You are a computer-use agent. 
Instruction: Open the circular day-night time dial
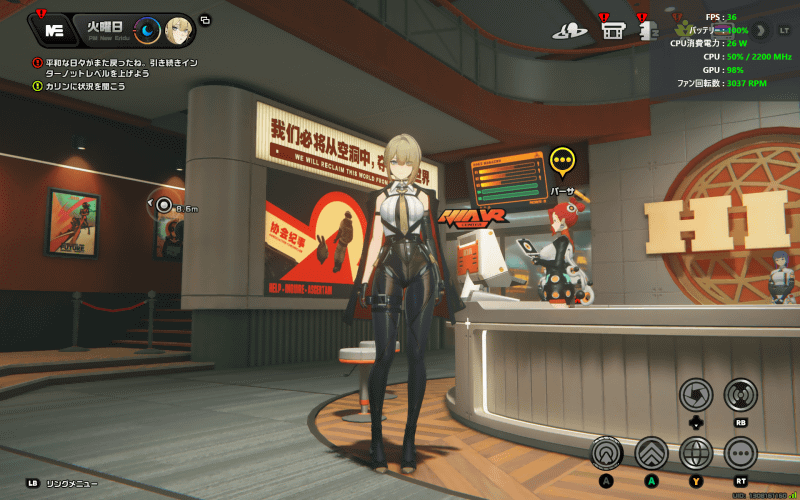click(147, 30)
